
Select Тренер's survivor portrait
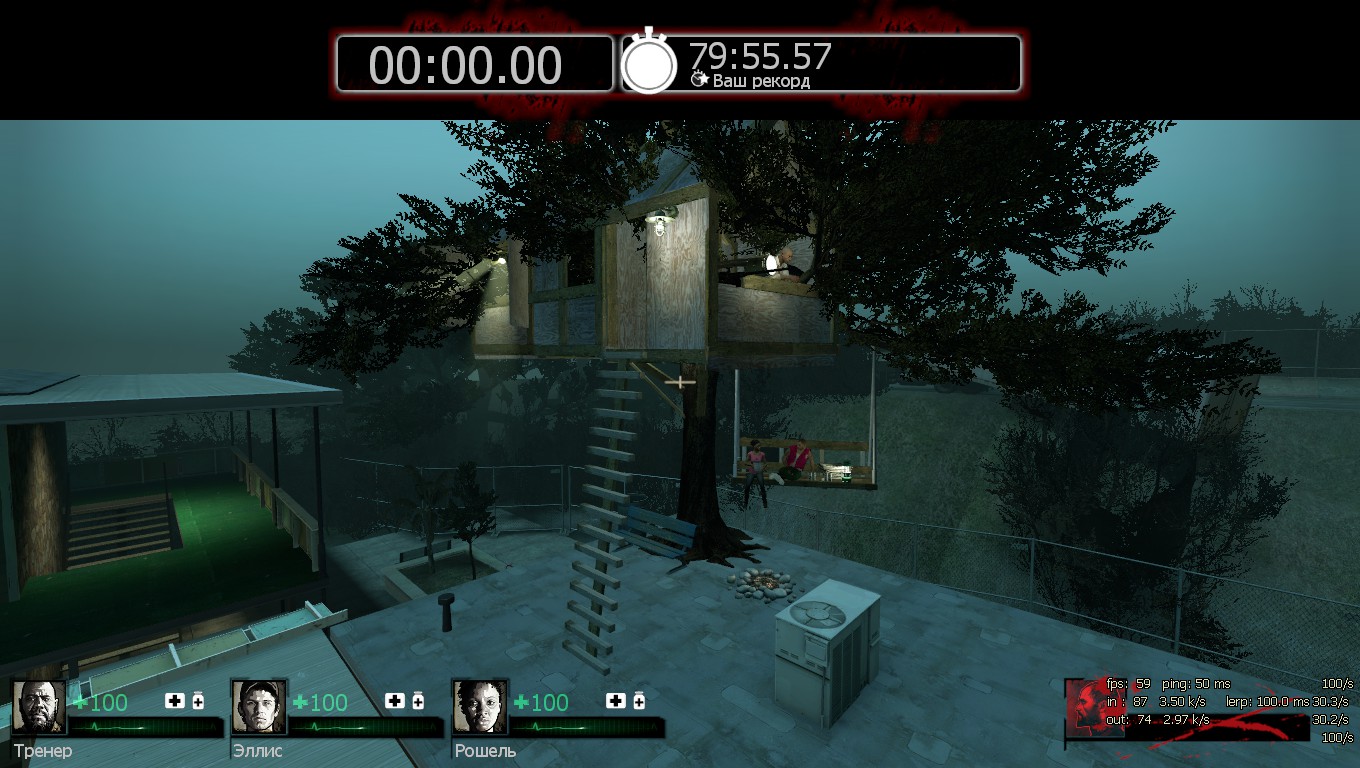pyautogui.click(x=39, y=707)
